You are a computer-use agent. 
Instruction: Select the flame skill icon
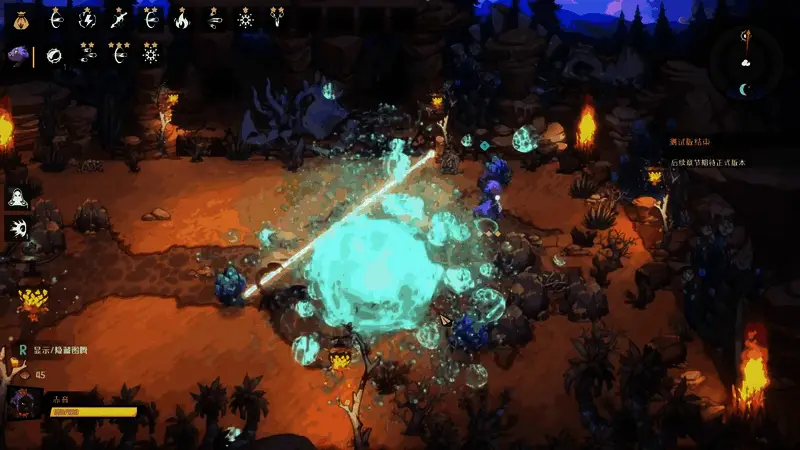[x=182, y=18]
